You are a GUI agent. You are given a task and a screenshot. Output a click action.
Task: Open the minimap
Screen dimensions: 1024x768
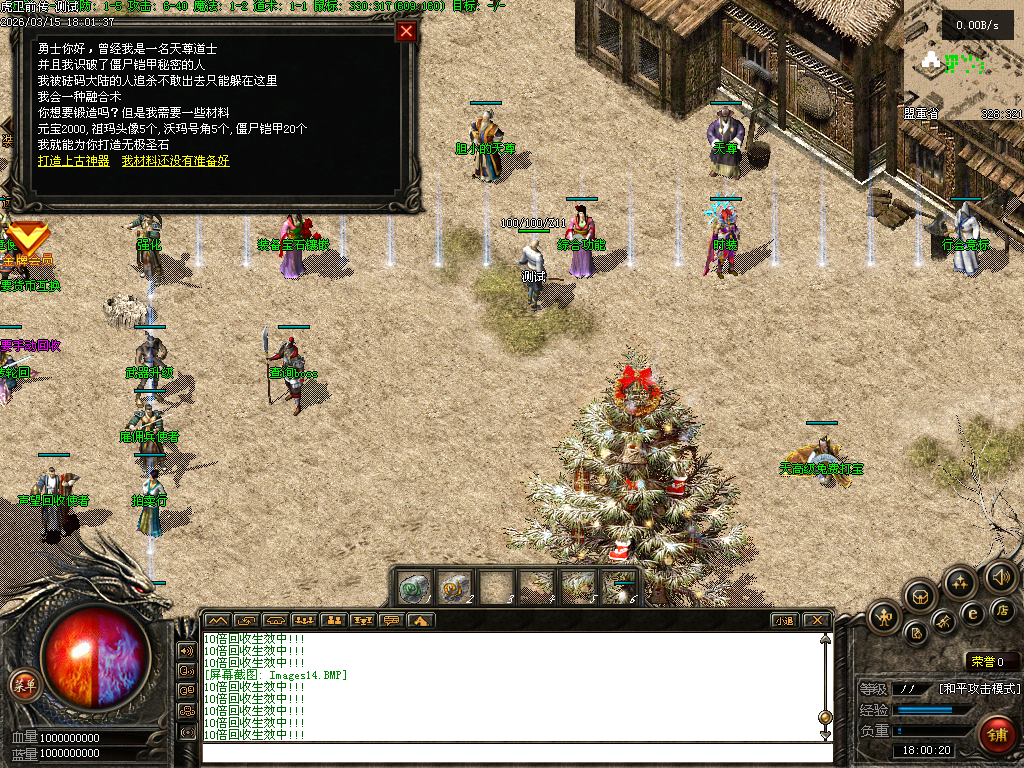coord(963,62)
